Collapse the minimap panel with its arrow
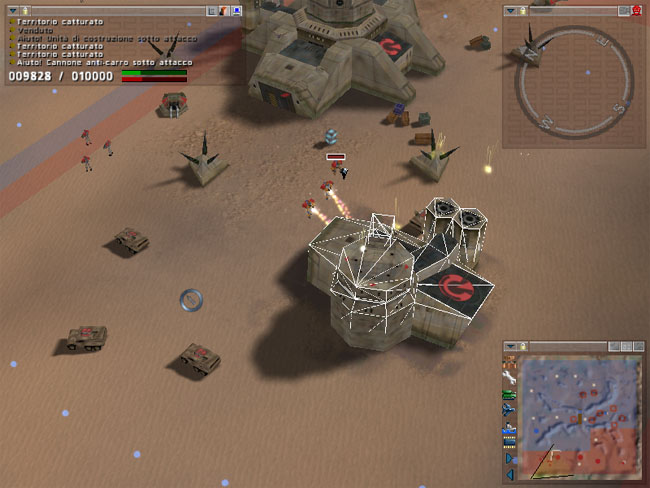The image size is (650, 488). [x=510, y=346]
